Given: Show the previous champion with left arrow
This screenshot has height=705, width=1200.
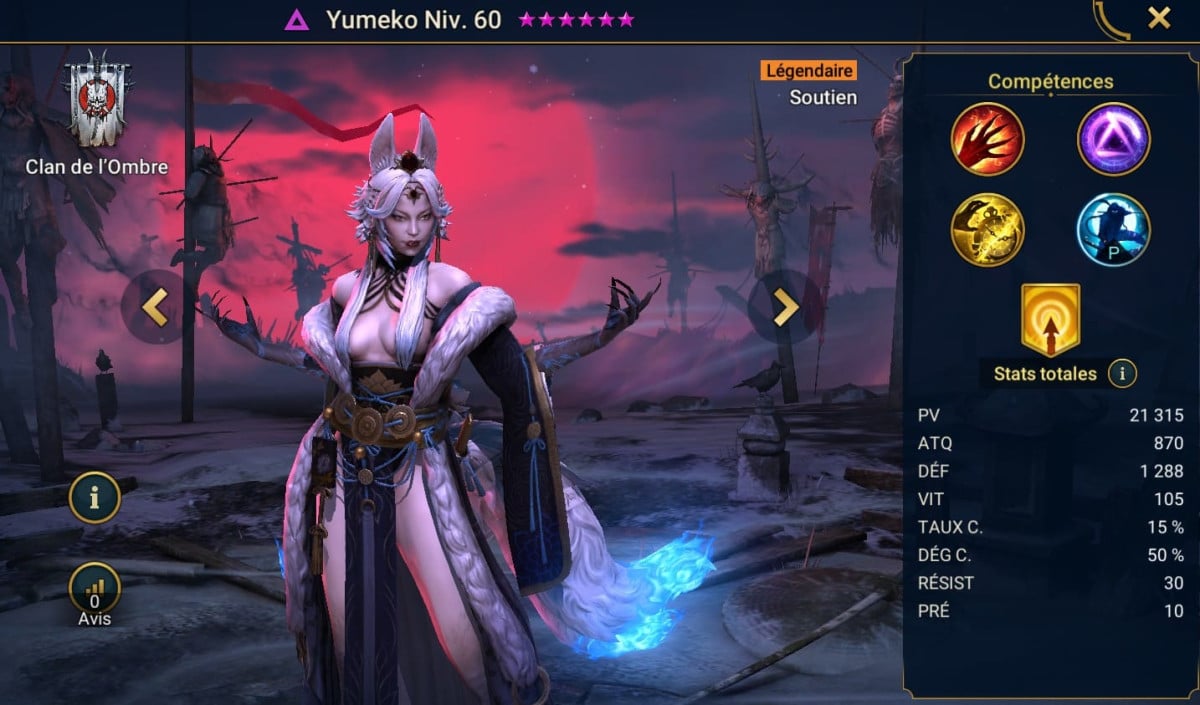Looking at the screenshot, I should point(154,307).
